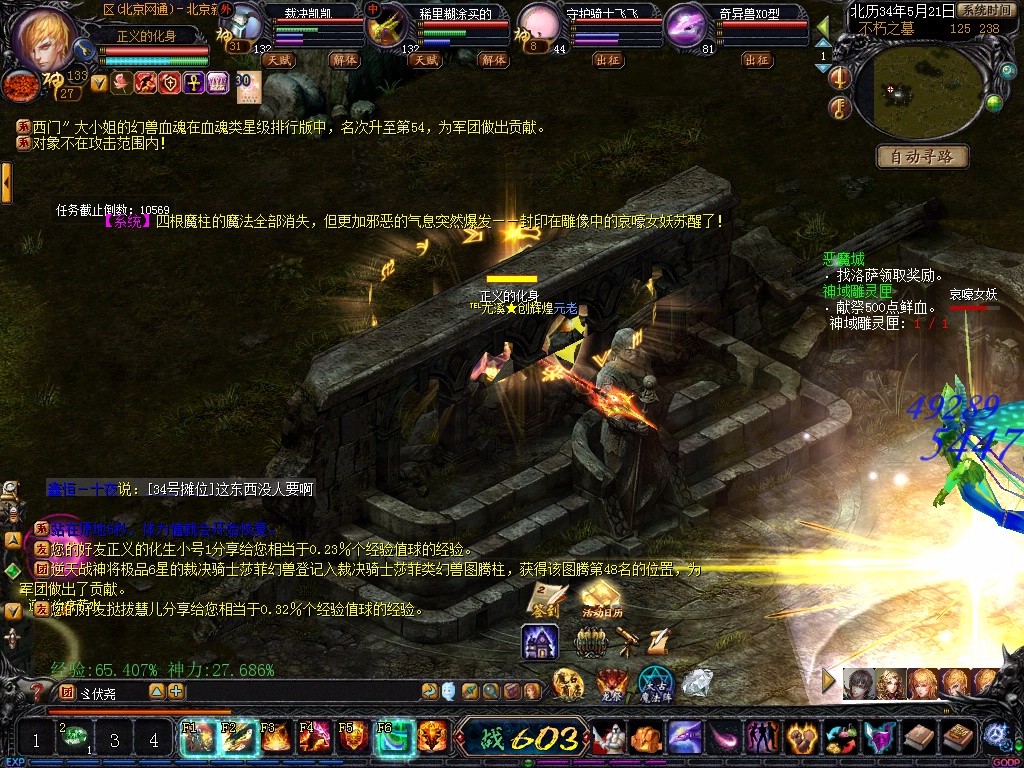This screenshot has width=1024, height=768.
Task: Open the 系统时间 system time button
Action: (x=984, y=10)
